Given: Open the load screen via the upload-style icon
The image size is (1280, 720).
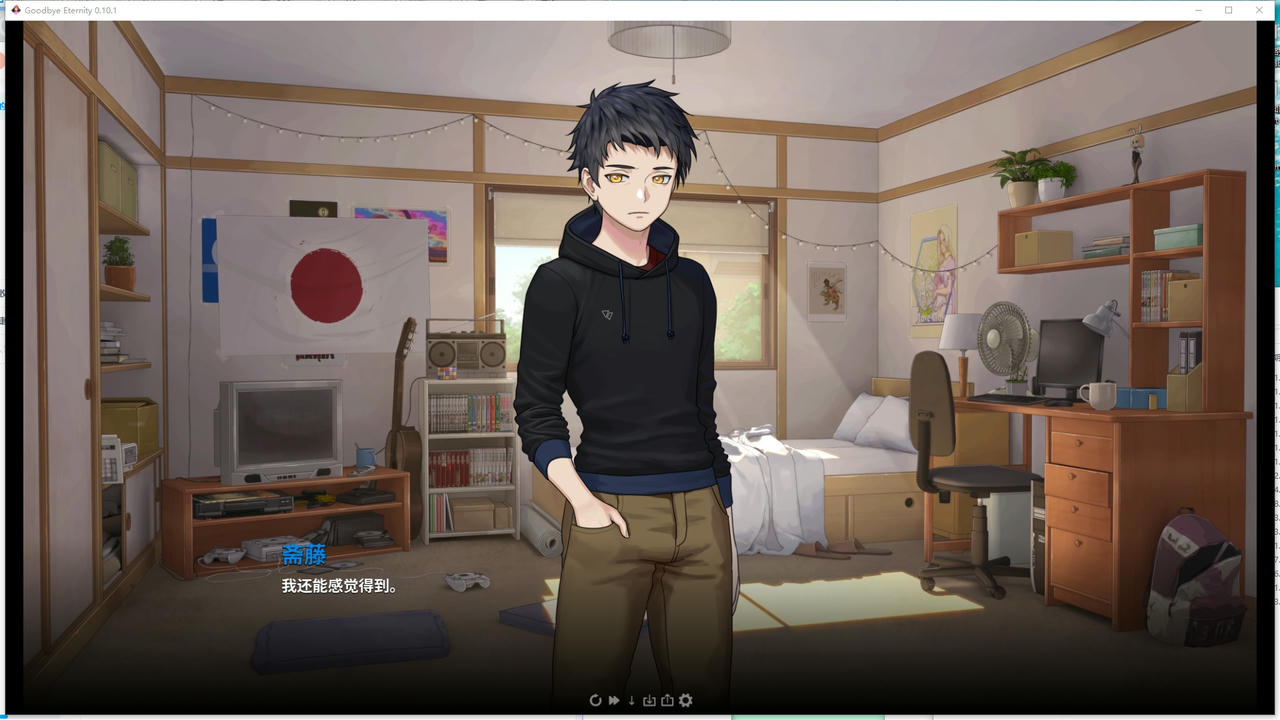Looking at the screenshot, I should (x=667, y=700).
